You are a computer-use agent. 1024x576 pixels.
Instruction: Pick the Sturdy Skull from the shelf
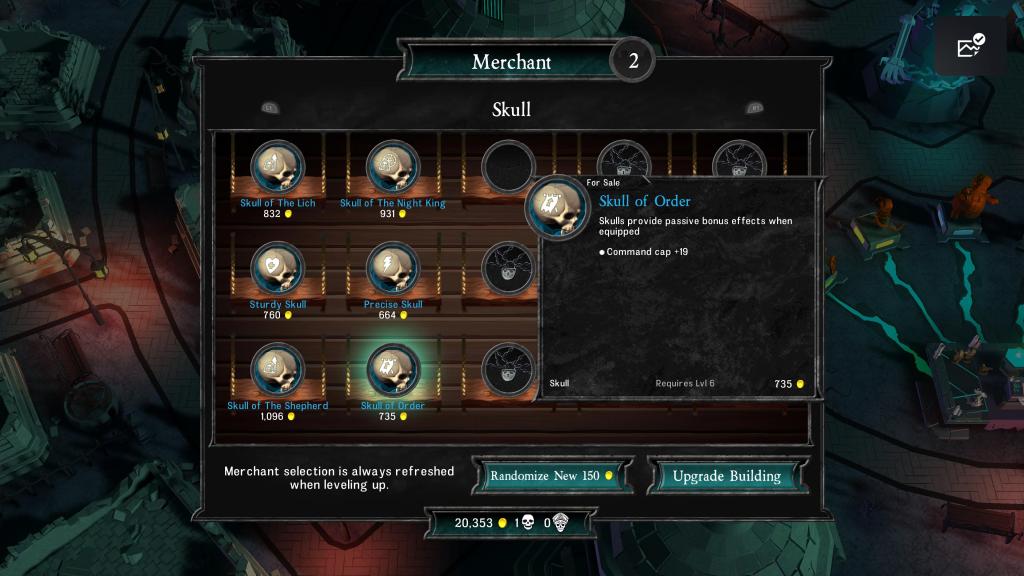[277, 268]
